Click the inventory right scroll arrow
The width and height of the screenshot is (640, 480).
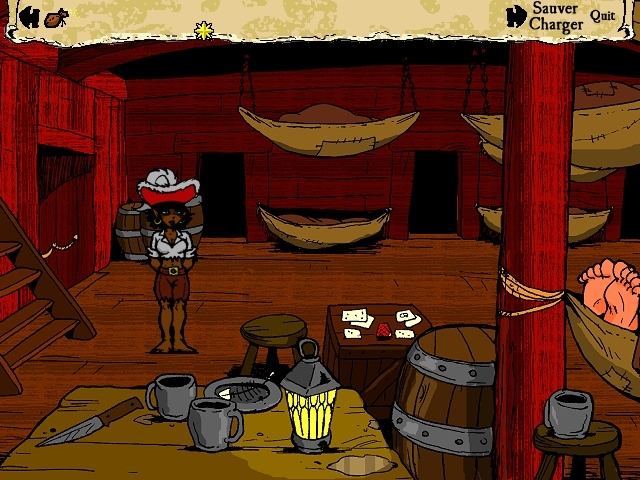[516, 16]
